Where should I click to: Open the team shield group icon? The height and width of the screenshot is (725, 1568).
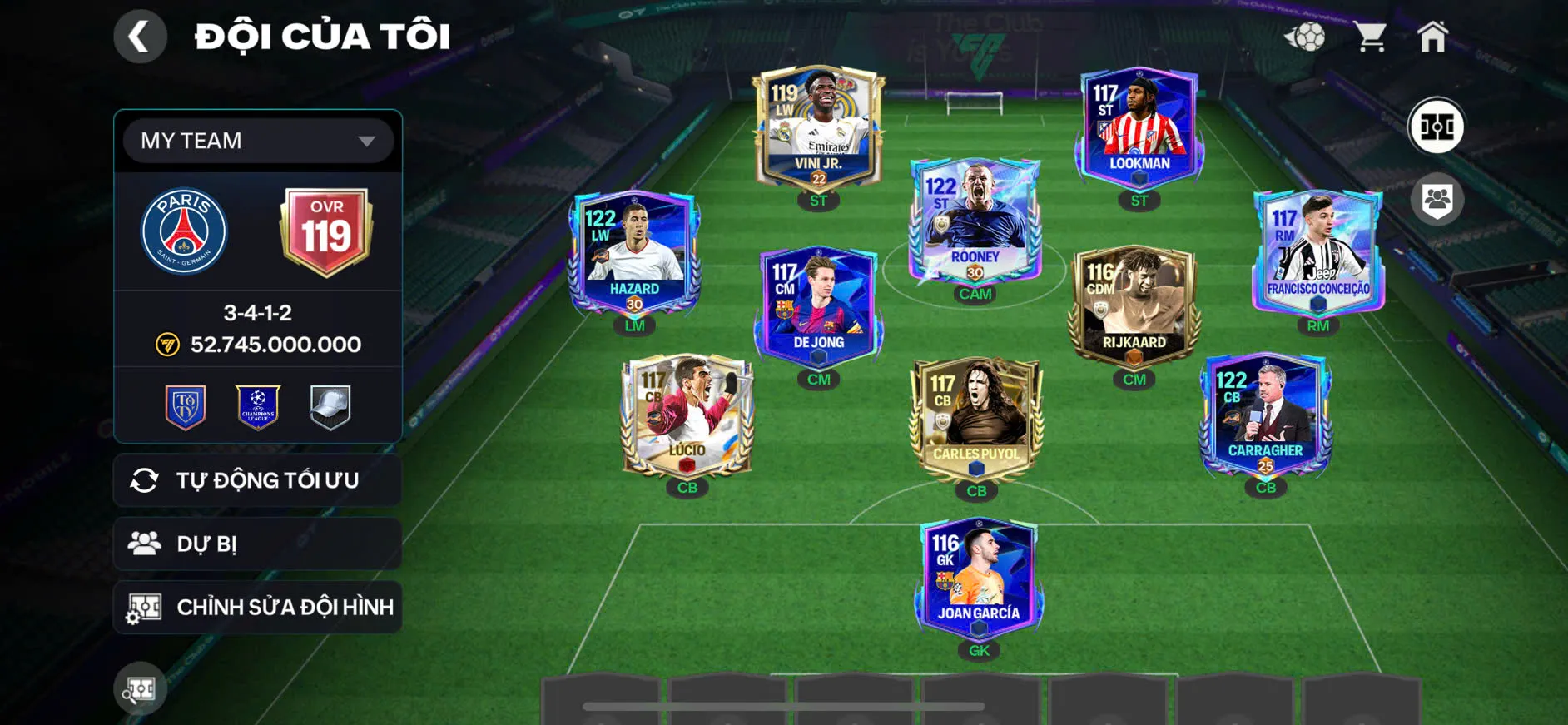[x=1437, y=200]
